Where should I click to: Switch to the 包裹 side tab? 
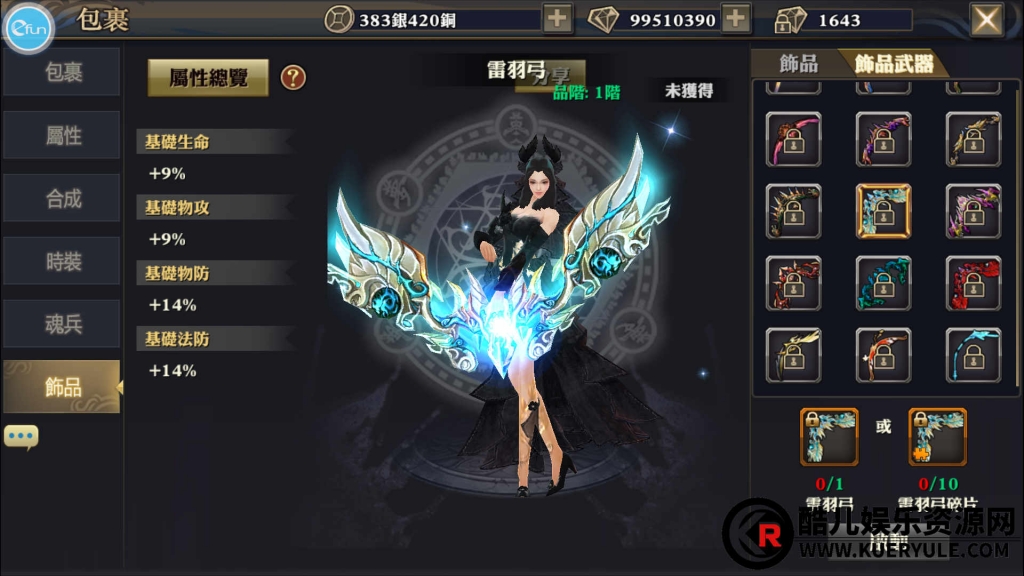coord(62,73)
